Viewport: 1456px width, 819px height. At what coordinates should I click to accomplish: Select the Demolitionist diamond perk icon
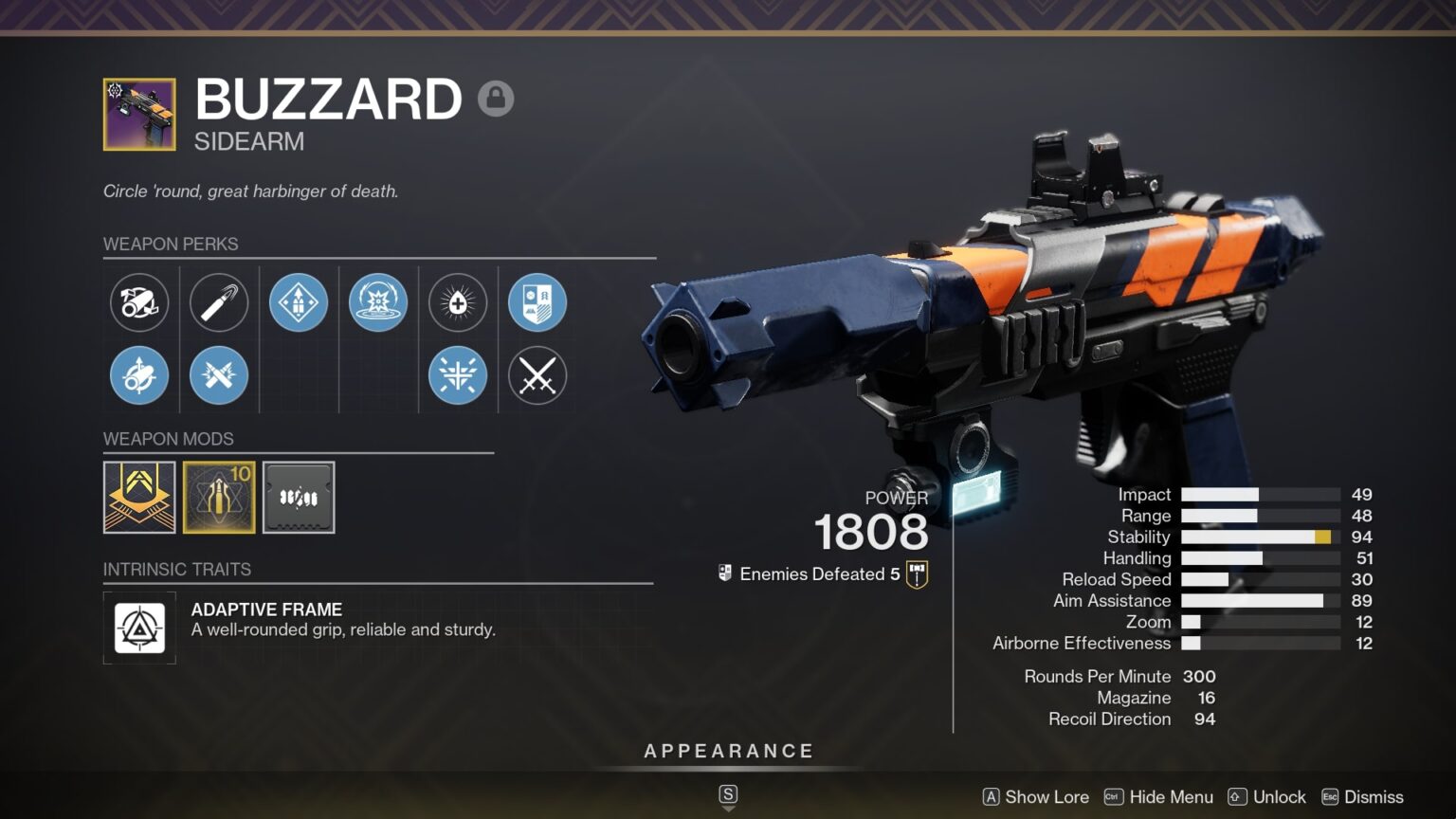tap(299, 302)
